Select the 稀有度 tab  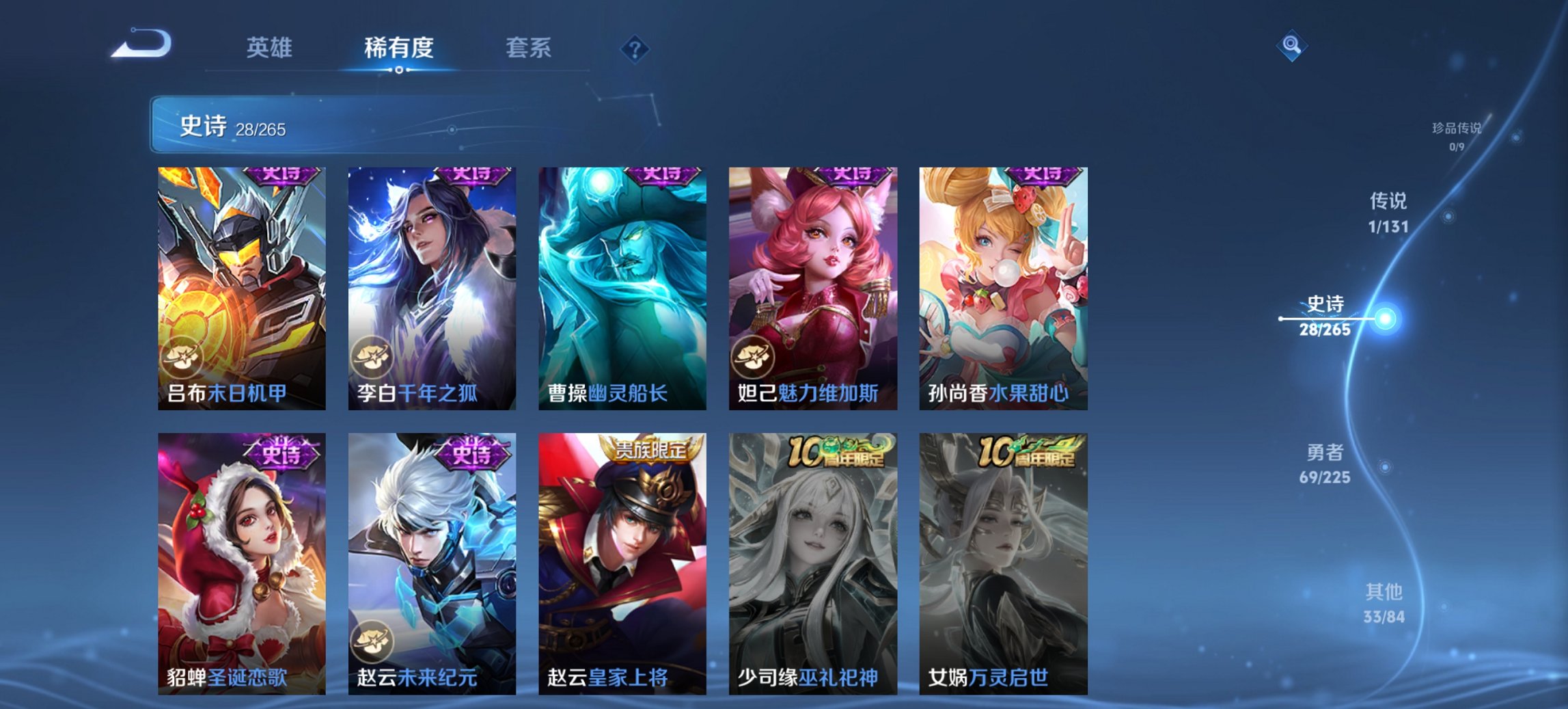click(x=398, y=48)
